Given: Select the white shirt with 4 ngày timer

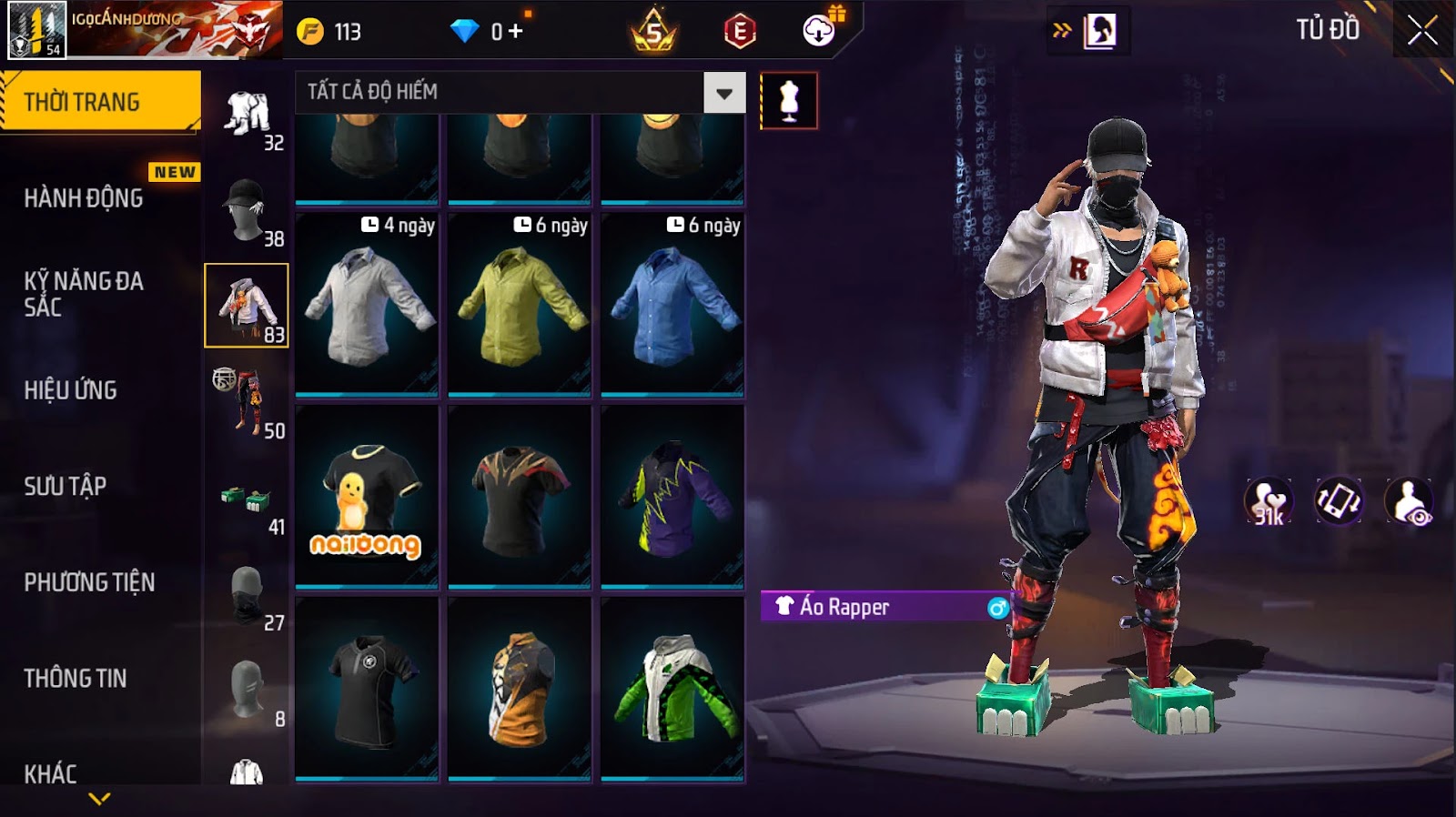Looking at the screenshot, I should click(367, 305).
